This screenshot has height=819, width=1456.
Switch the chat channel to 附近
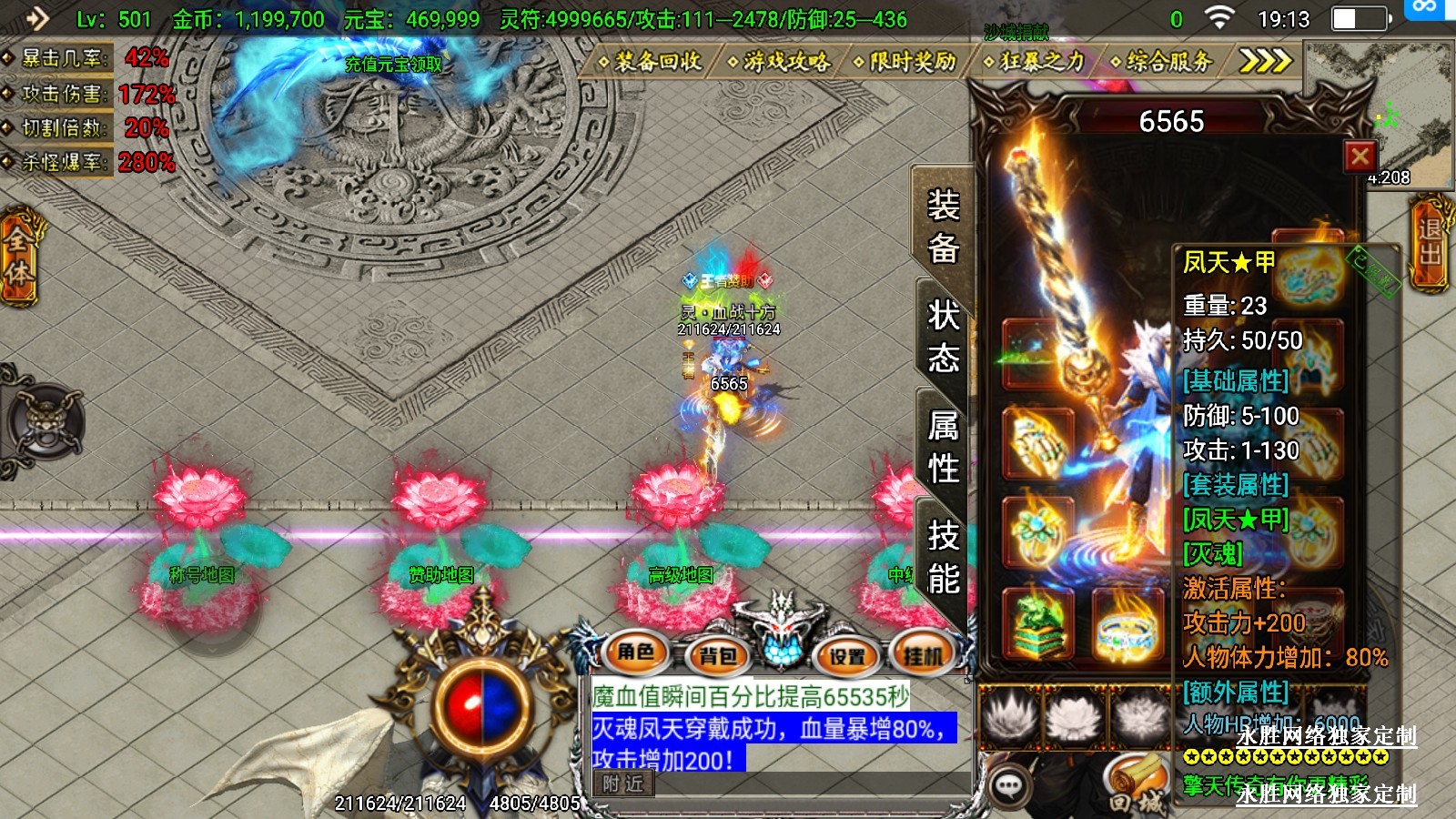coord(623,784)
